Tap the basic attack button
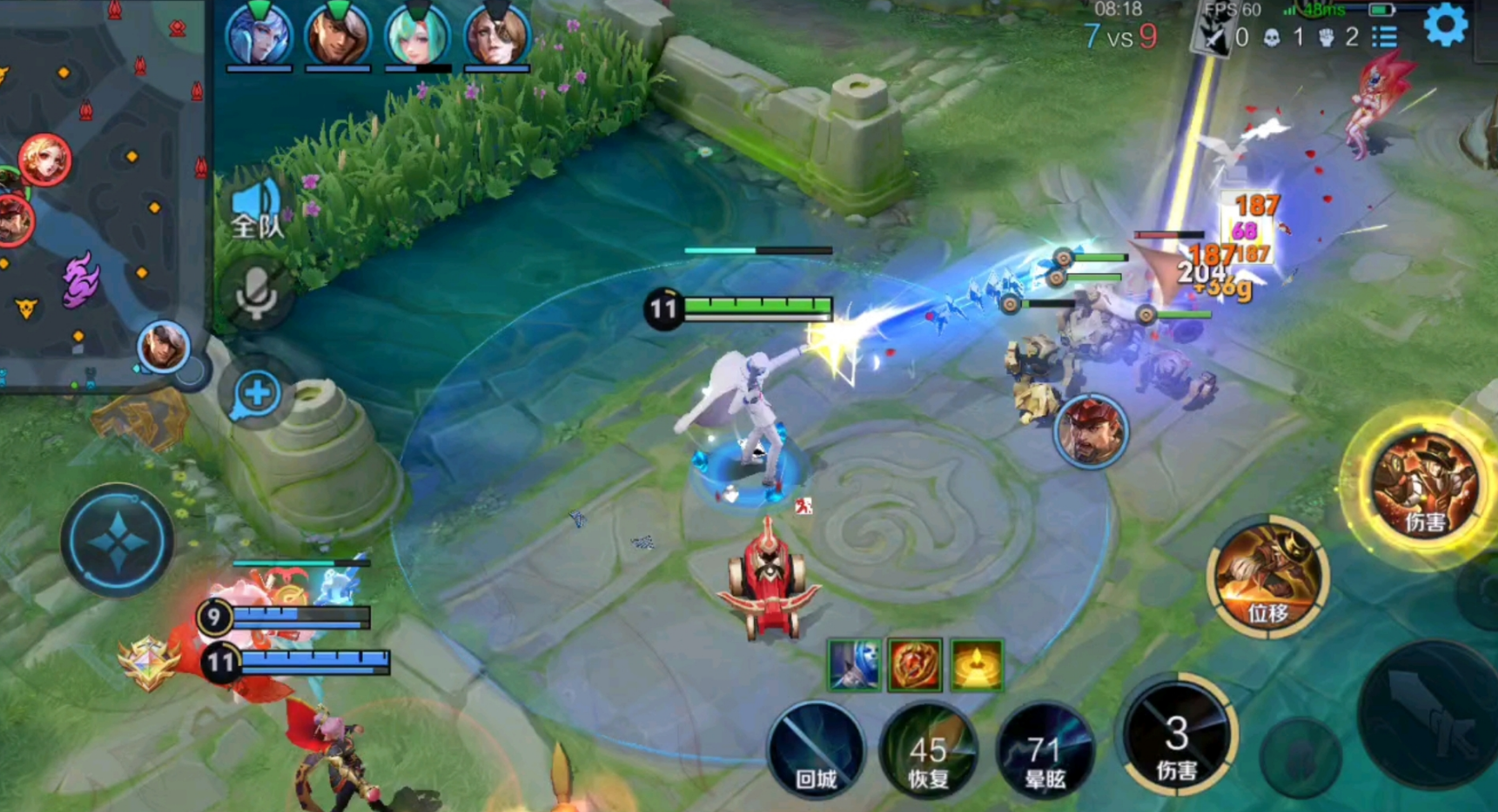Viewport: 1498px width, 812px height. click(x=1427, y=714)
